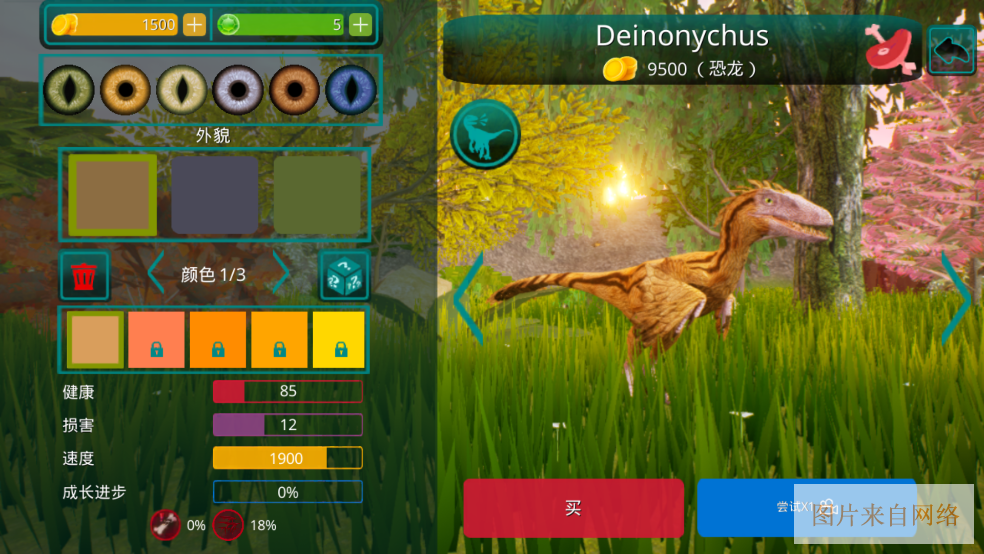
Task: Select the dark gray appearance swatch
Action: [x=214, y=195]
